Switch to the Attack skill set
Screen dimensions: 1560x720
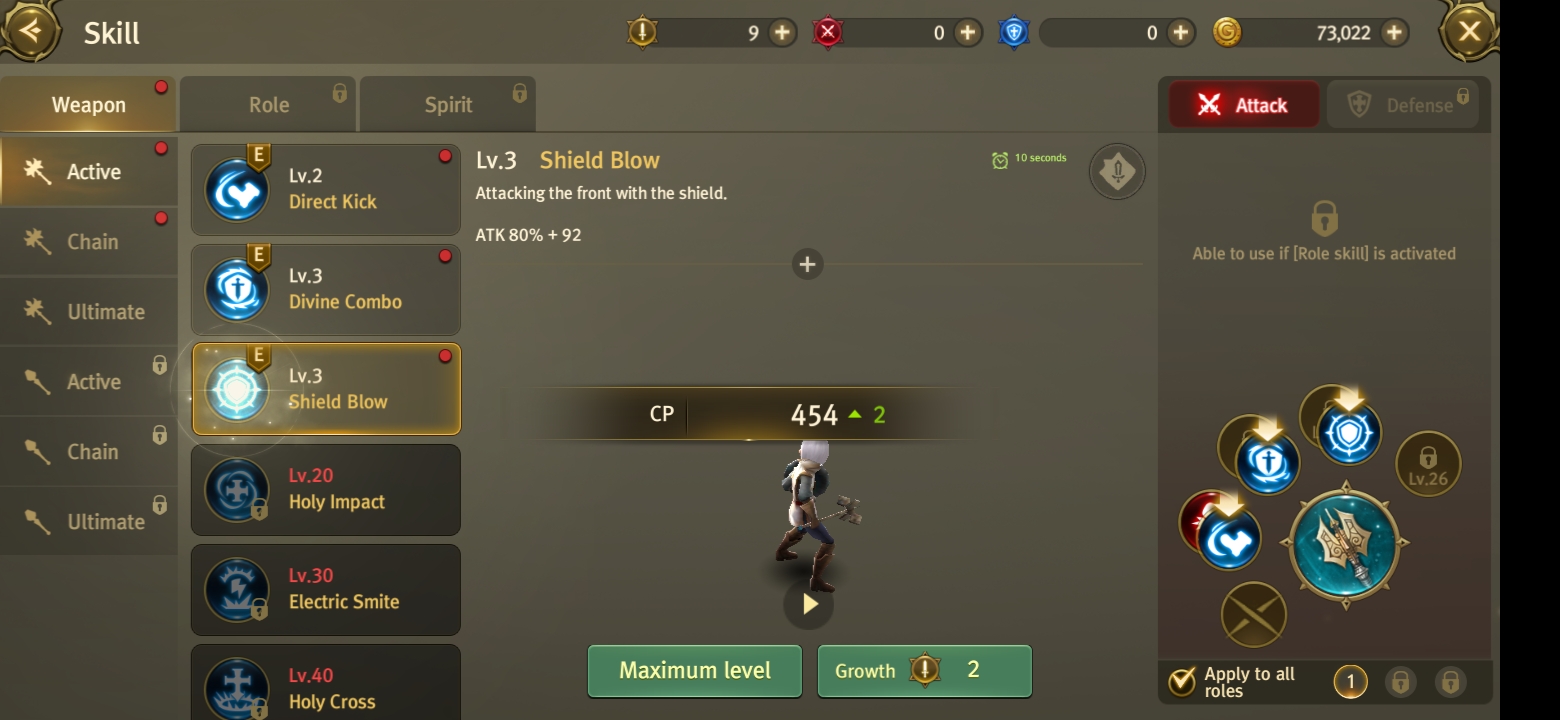click(1245, 105)
